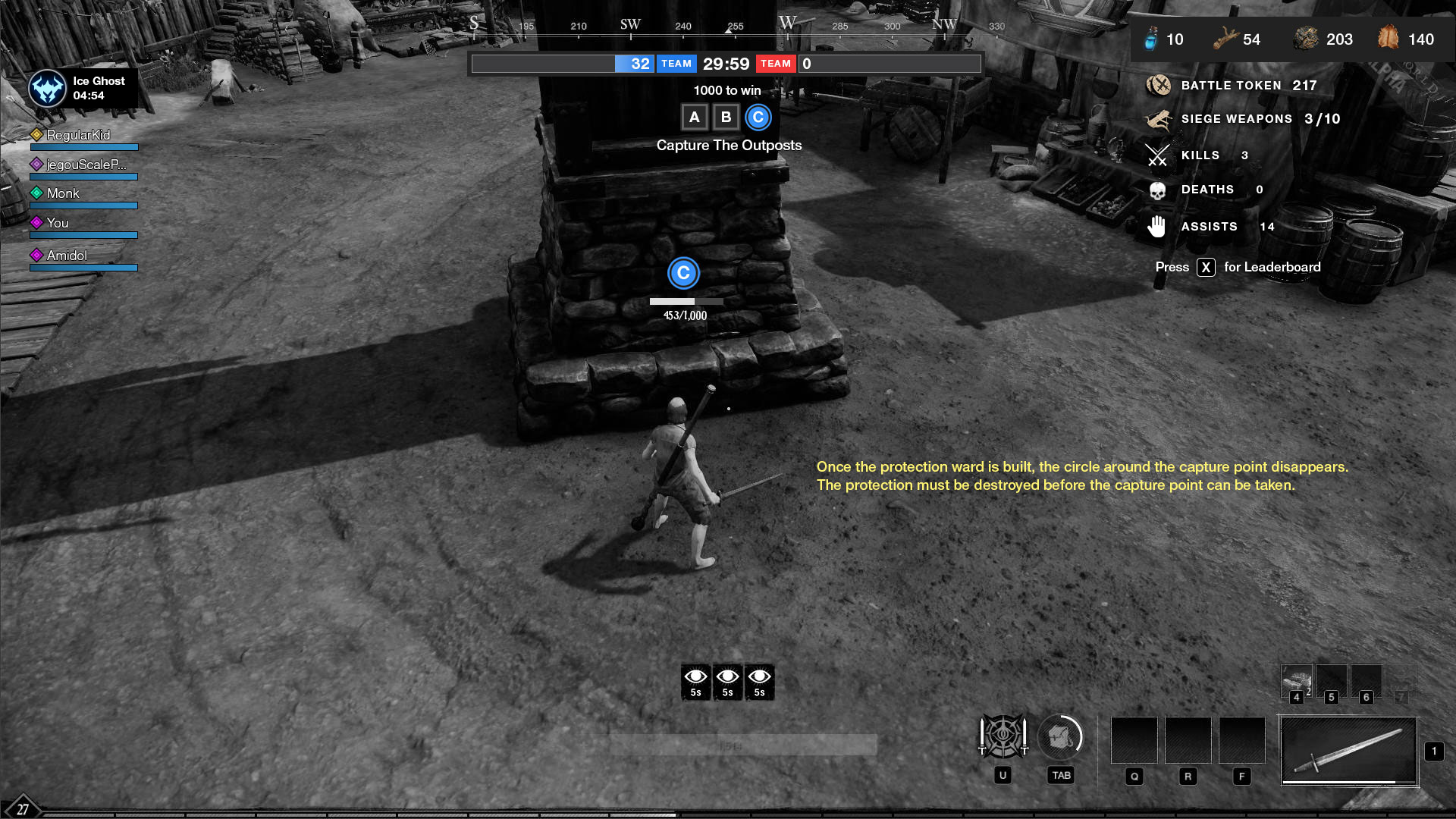
Task: Choose Monk in the party list
Action: pos(63,193)
